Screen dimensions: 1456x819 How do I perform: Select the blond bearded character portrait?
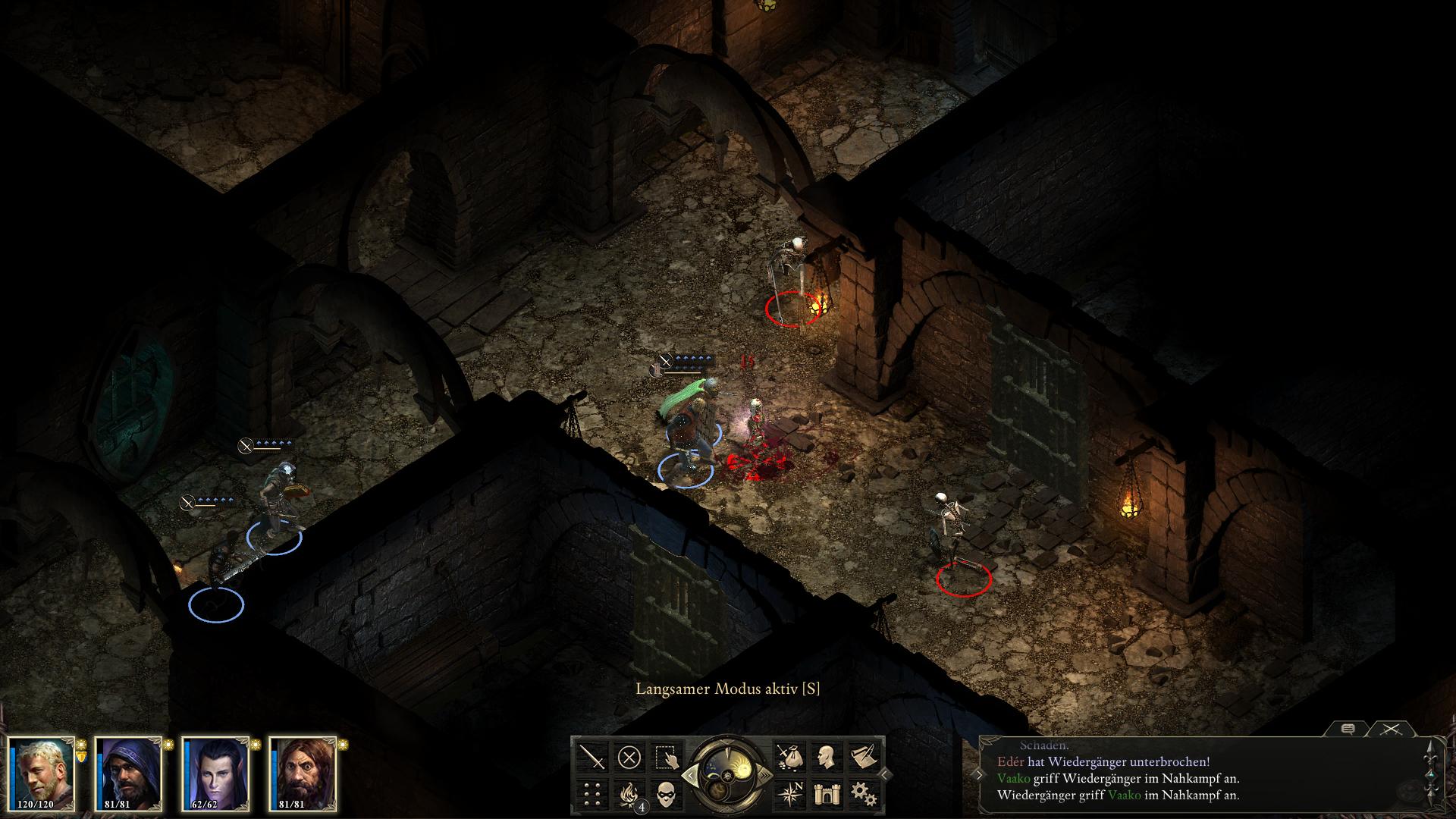pos(42,773)
